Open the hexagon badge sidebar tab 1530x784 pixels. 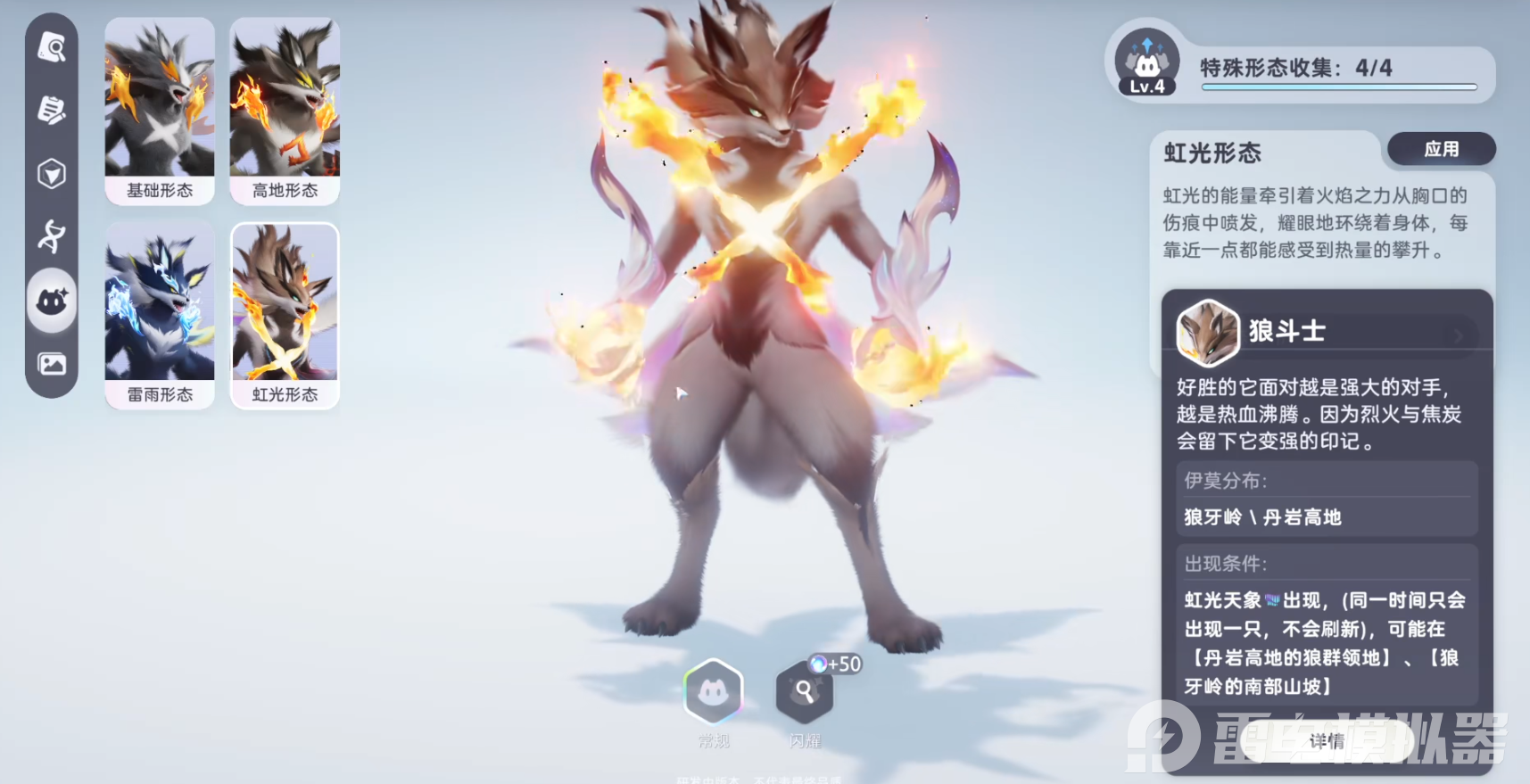(x=52, y=174)
